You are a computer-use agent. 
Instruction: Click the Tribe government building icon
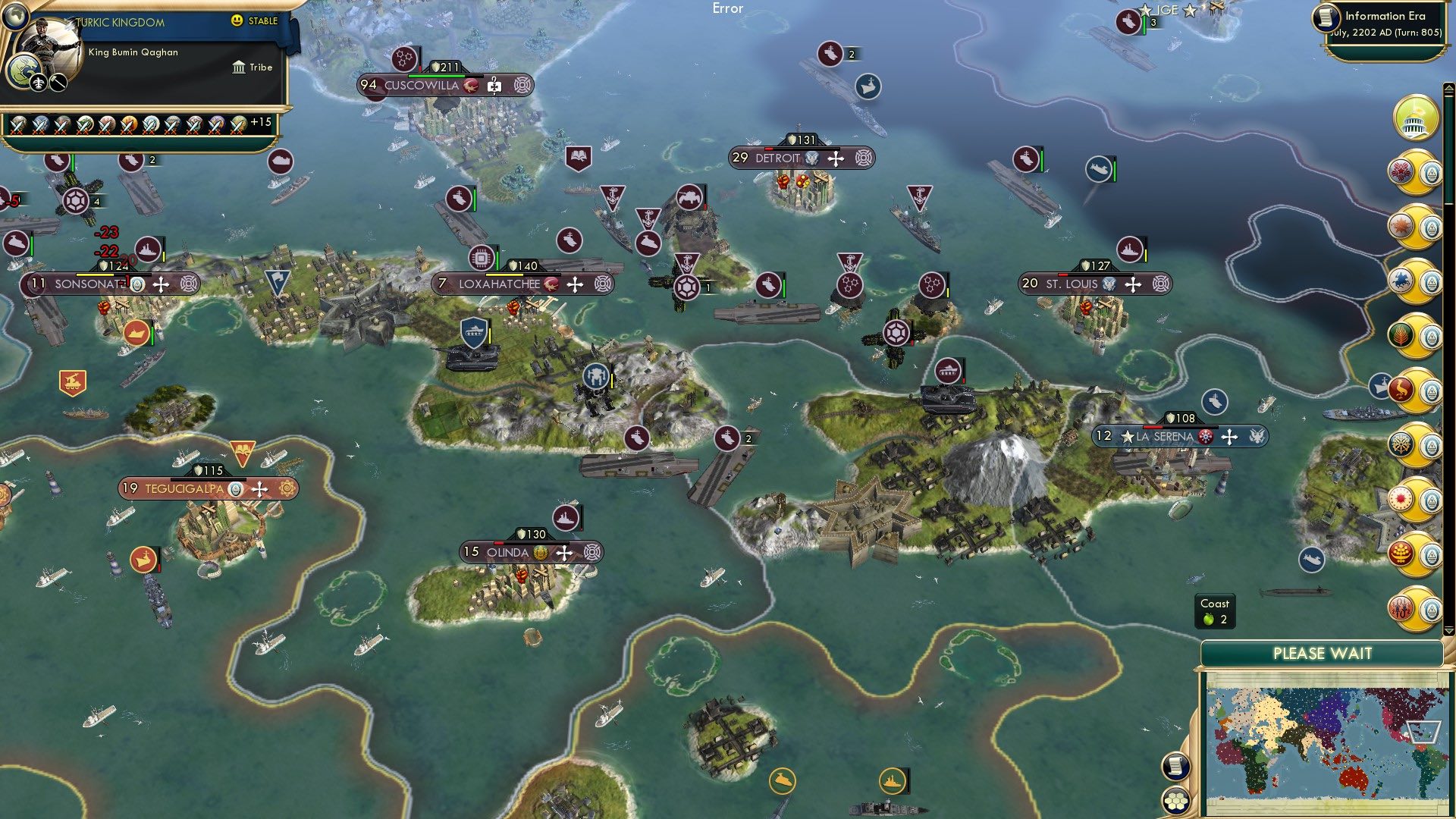pos(237,67)
